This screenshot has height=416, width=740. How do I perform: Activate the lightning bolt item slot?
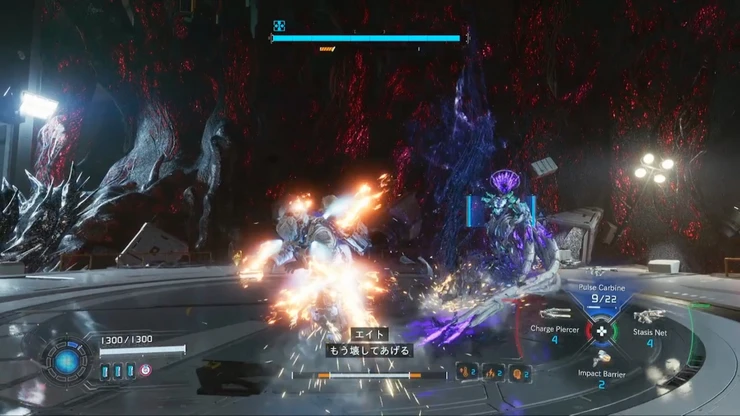coord(492,373)
